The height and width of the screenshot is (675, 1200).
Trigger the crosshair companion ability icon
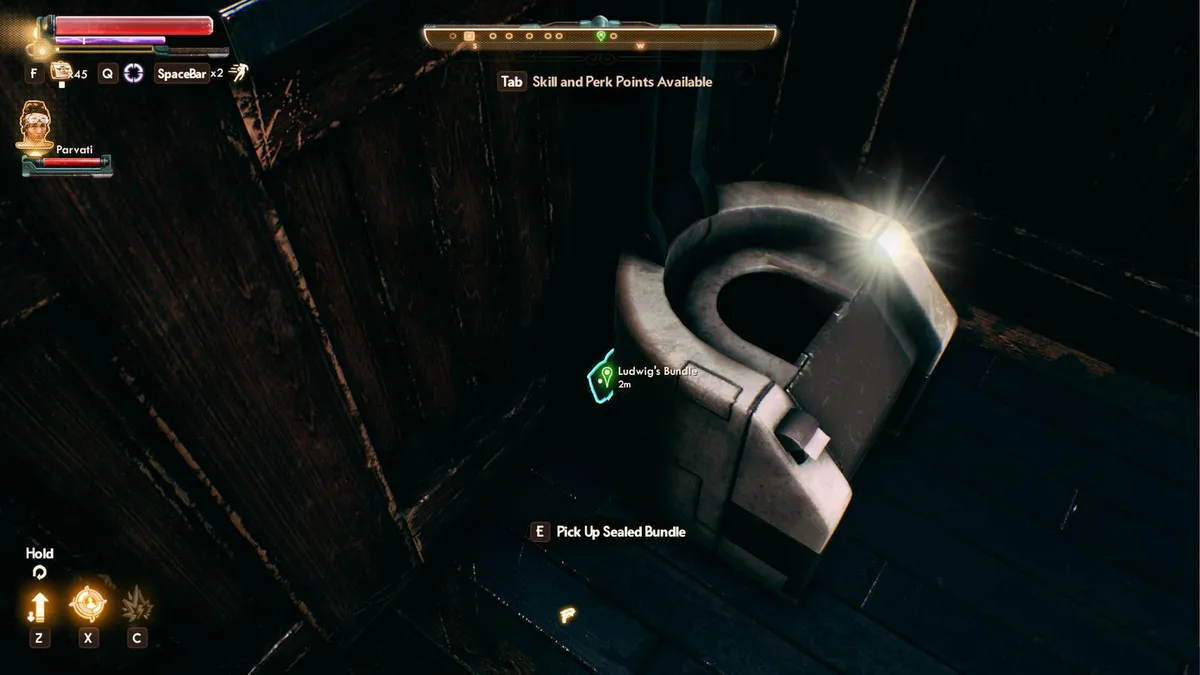pos(88,605)
